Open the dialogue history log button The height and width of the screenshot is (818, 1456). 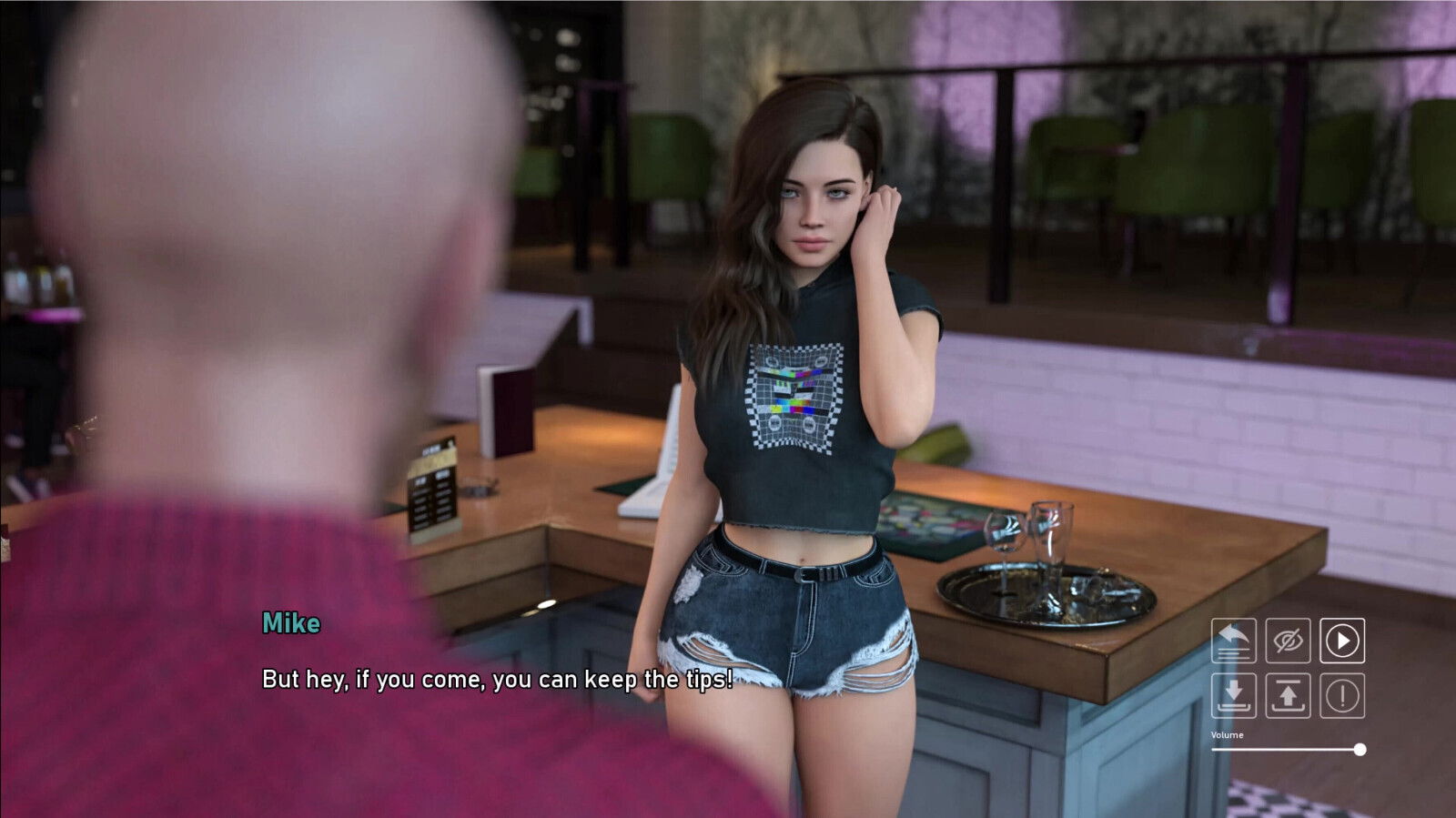pos(1233,641)
